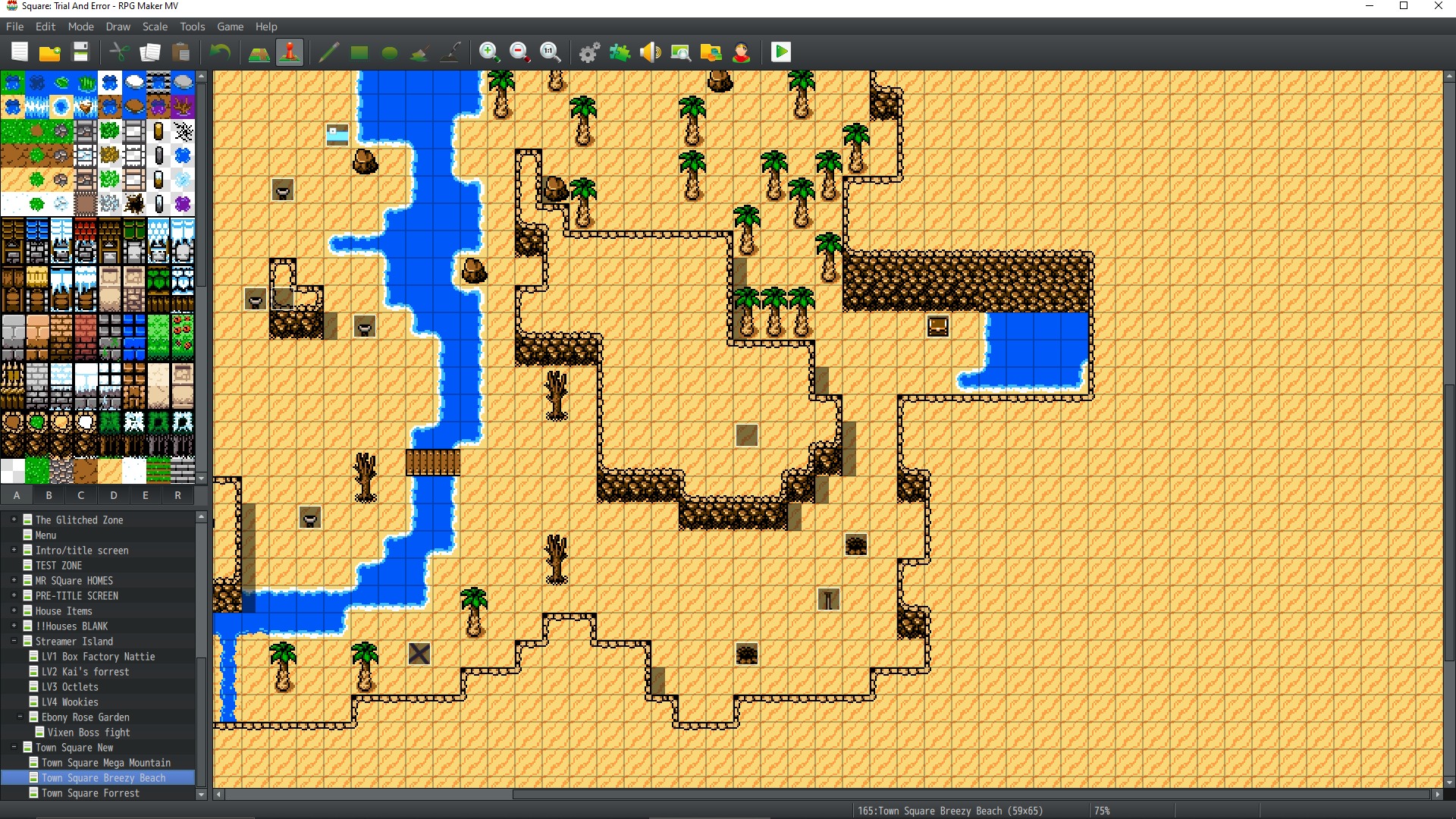Screen dimensions: 1456x819
Task: Click the Undo arrow button
Action: 220,52
